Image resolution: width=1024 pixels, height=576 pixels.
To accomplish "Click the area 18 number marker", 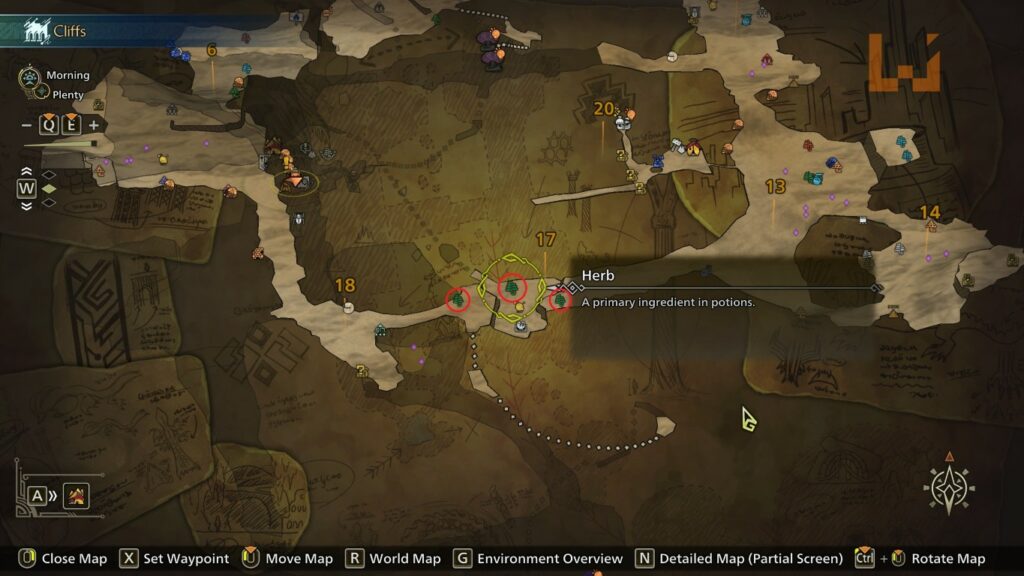I will pyautogui.click(x=345, y=286).
